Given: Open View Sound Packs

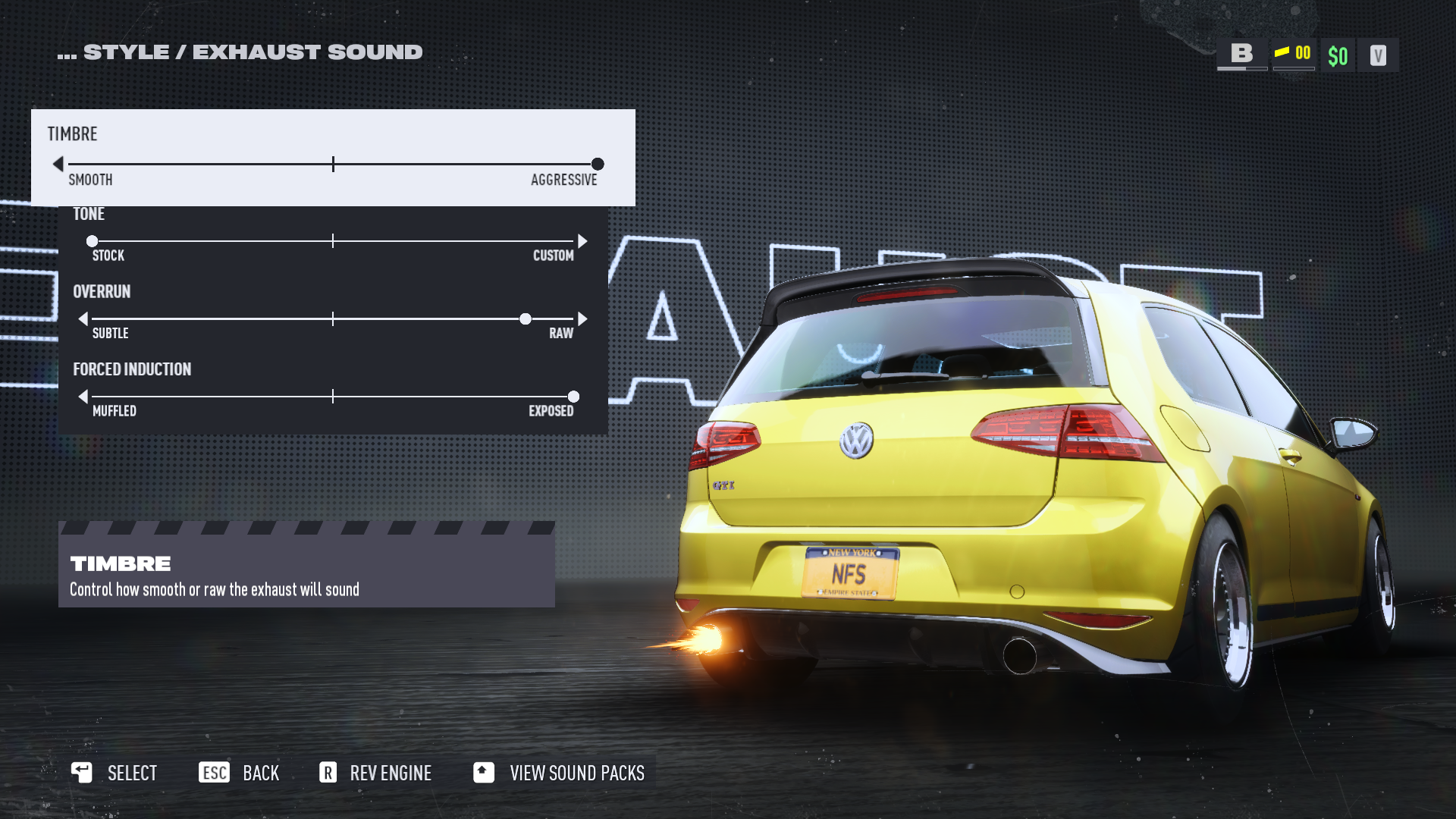Looking at the screenshot, I should click(x=559, y=773).
